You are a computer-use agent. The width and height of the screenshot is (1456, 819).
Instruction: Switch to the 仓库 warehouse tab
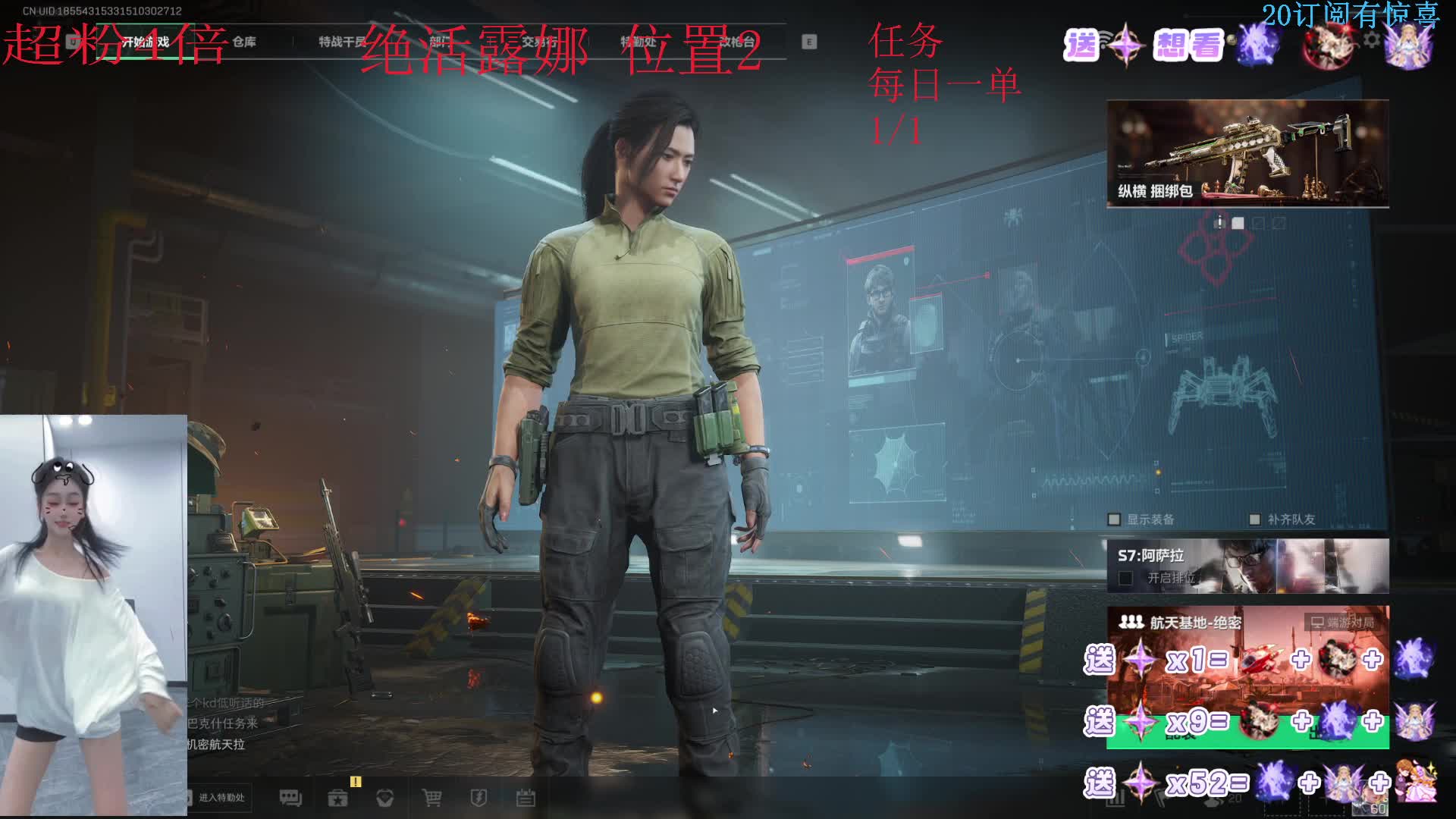pyautogui.click(x=244, y=42)
